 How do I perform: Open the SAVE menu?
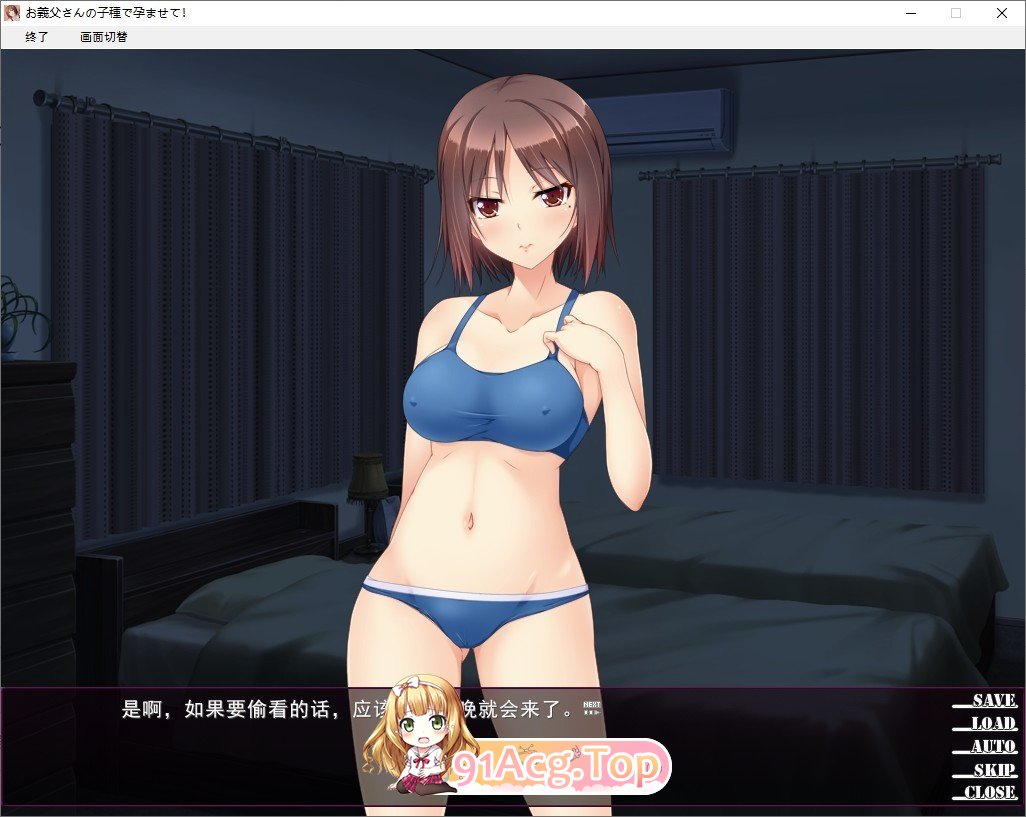(992, 701)
